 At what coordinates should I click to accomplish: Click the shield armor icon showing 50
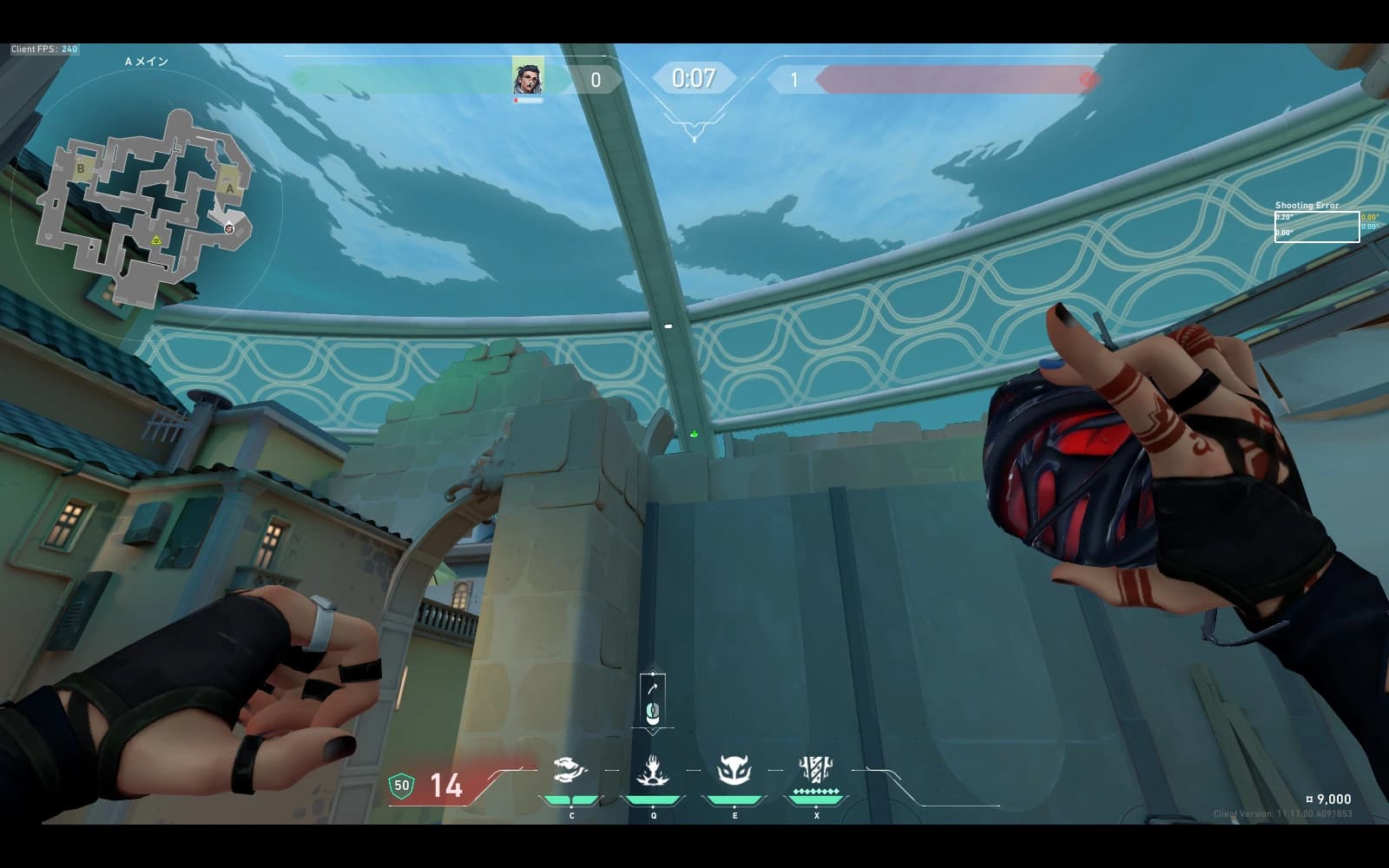click(401, 786)
